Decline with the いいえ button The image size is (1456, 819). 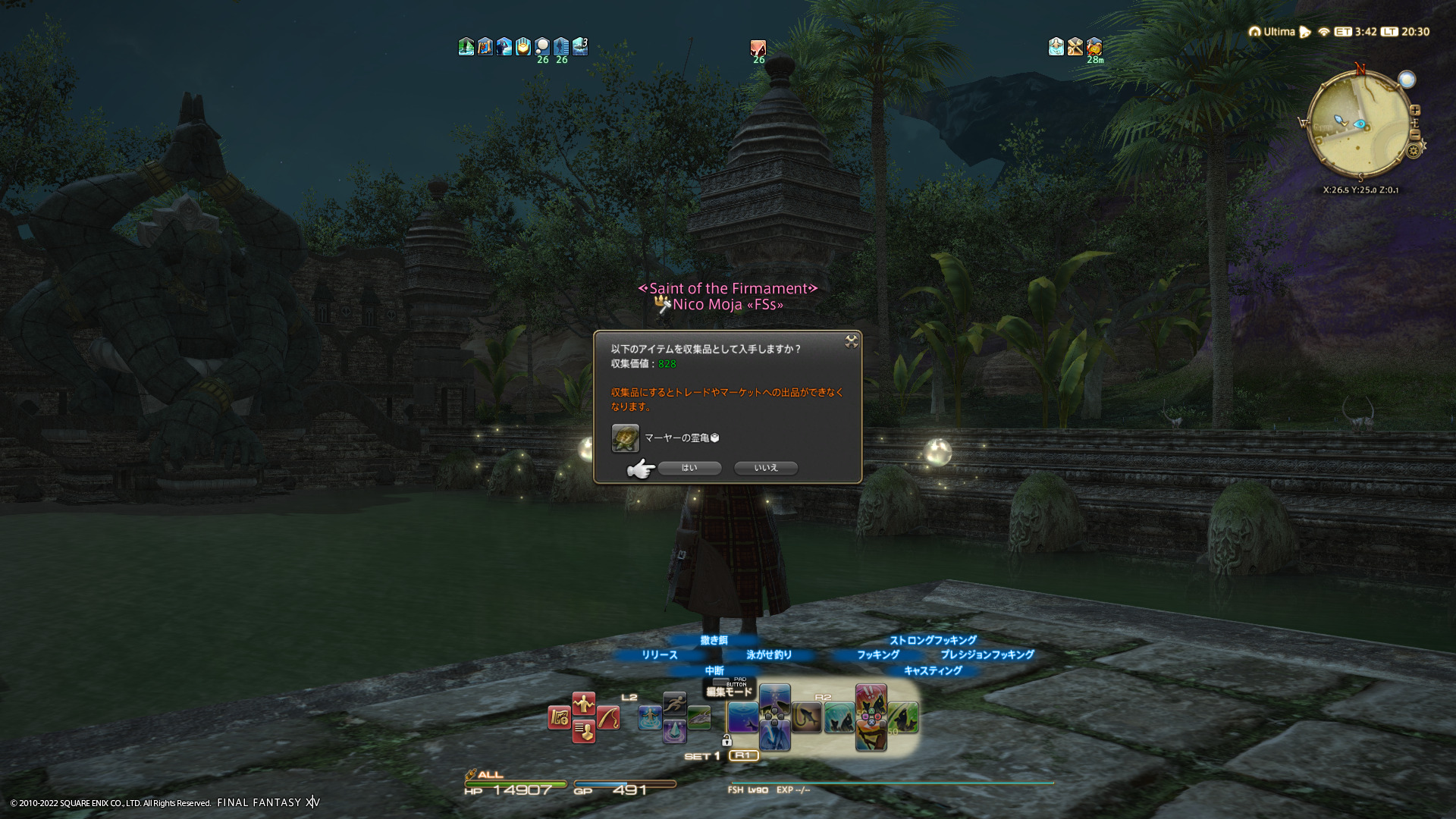tap(766, 468)
